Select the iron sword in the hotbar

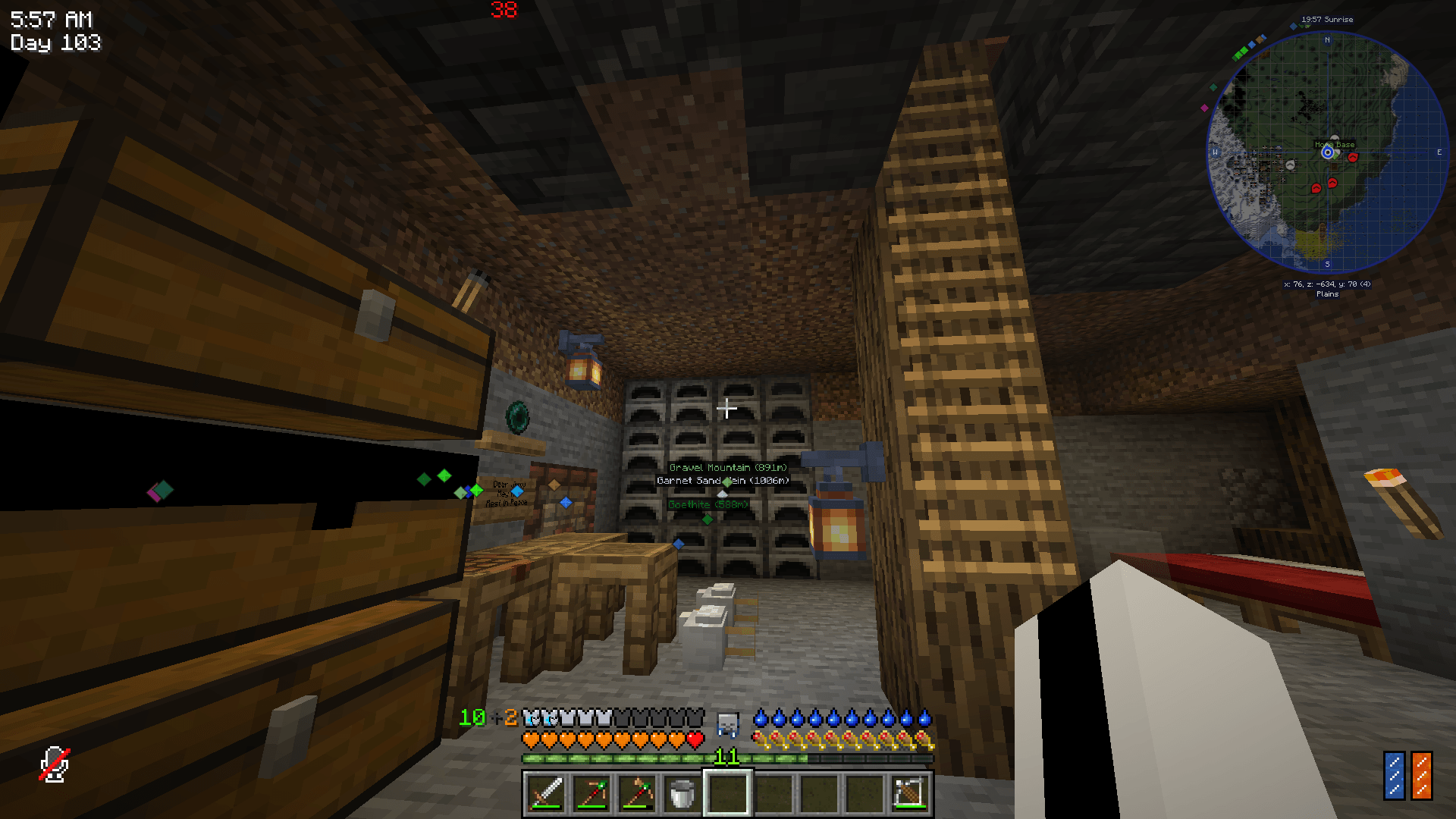[546, 790]
